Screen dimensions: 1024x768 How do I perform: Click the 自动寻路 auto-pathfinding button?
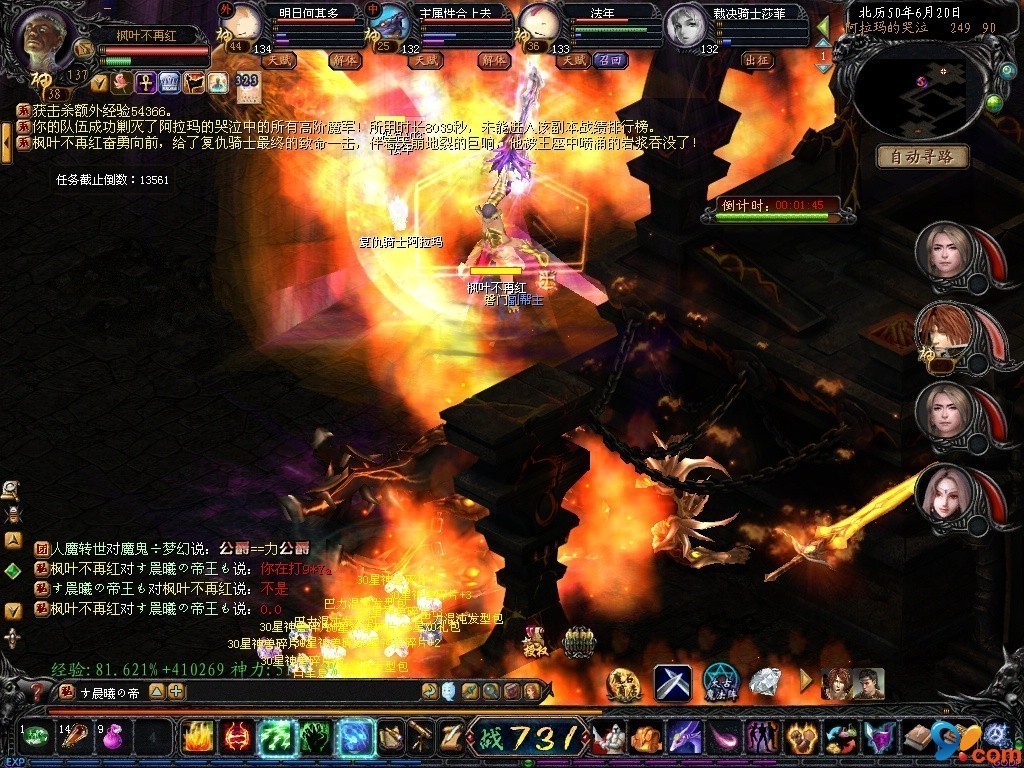click(923, 156)
